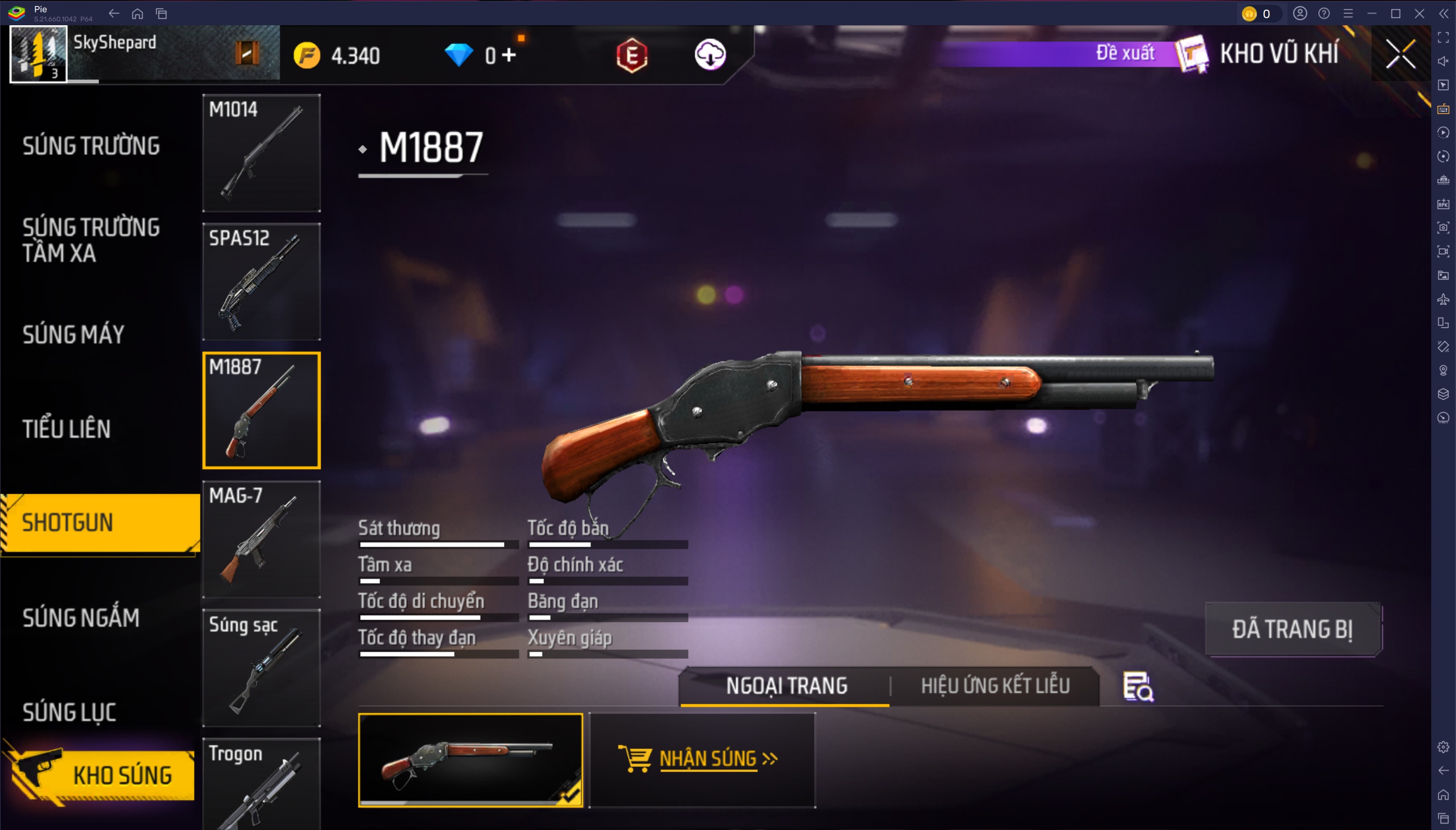Choose the SPAS12 weapon tile
Image resolution: width=1456 pixels, height=830 pixels.
[x=262, y=282]
